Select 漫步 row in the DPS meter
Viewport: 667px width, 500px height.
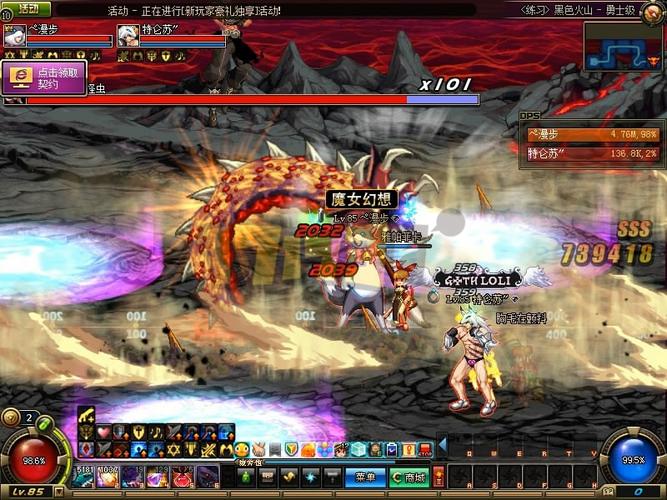pyautogui.click(x=591, y=134)
